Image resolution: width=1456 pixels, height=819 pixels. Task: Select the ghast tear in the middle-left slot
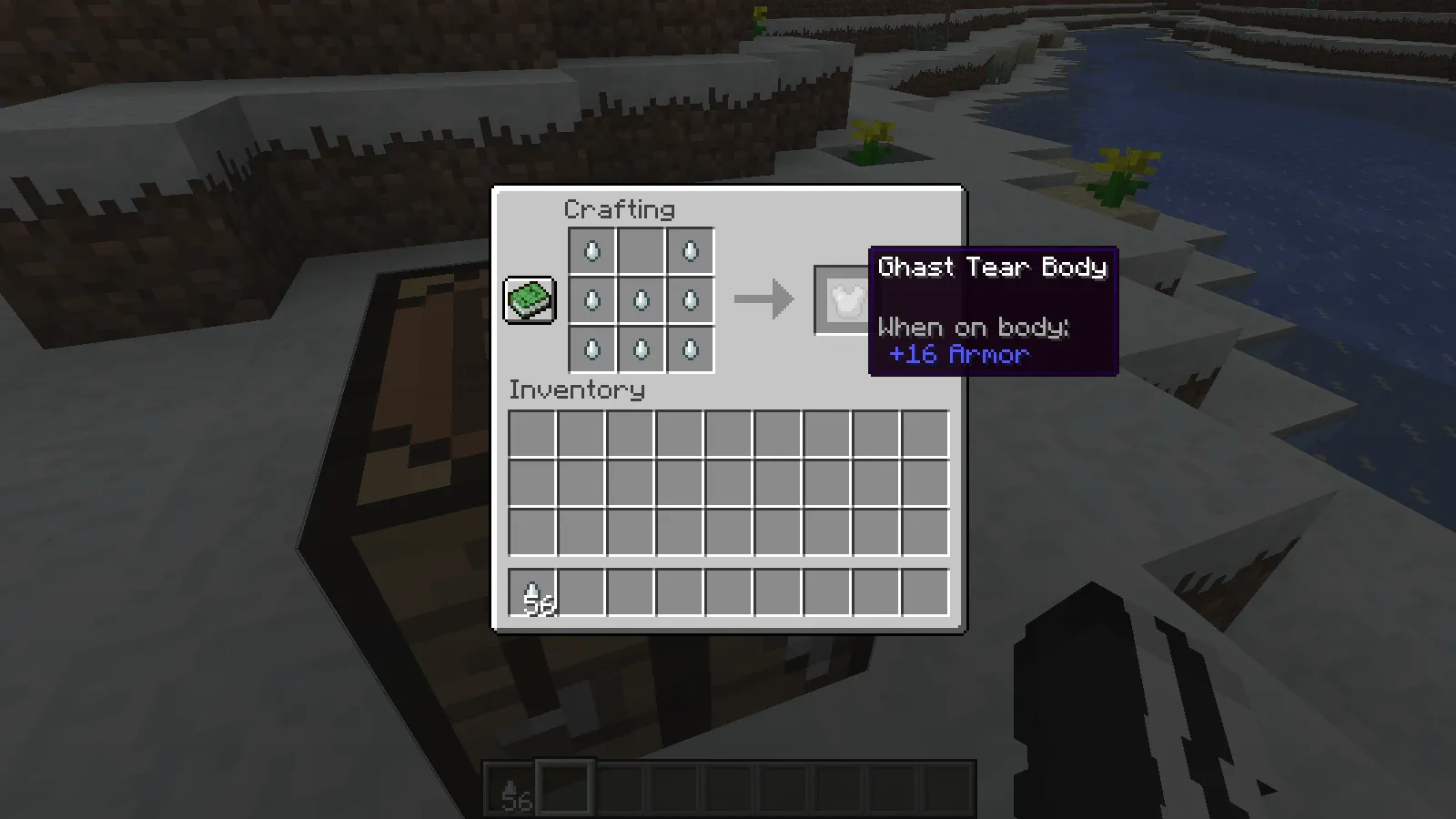point(591,300)
